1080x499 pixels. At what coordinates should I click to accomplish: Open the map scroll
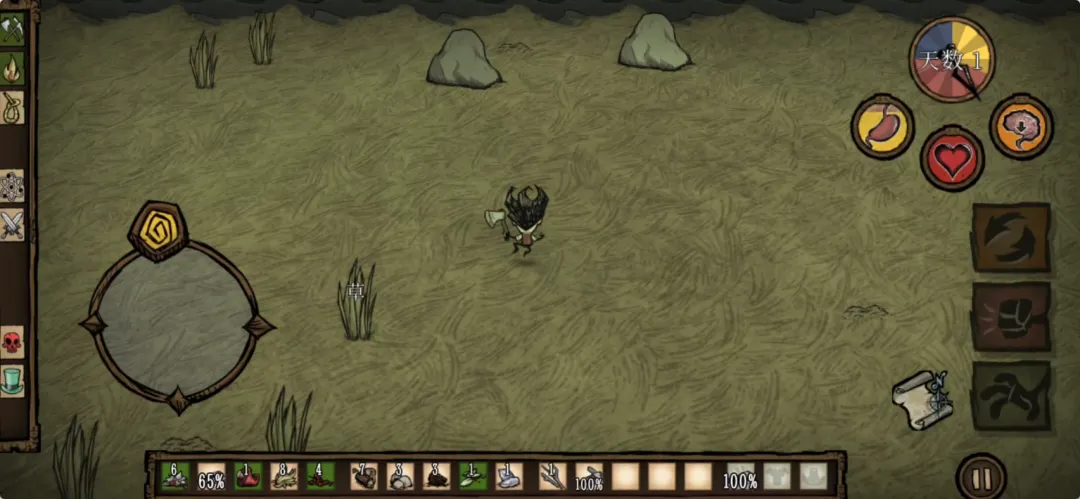pyautogui.click(x=921, y=399)
